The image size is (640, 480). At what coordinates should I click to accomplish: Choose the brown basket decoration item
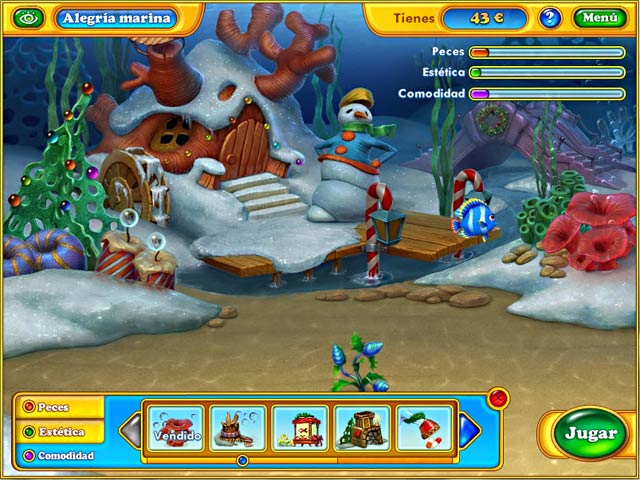[238, 427]
